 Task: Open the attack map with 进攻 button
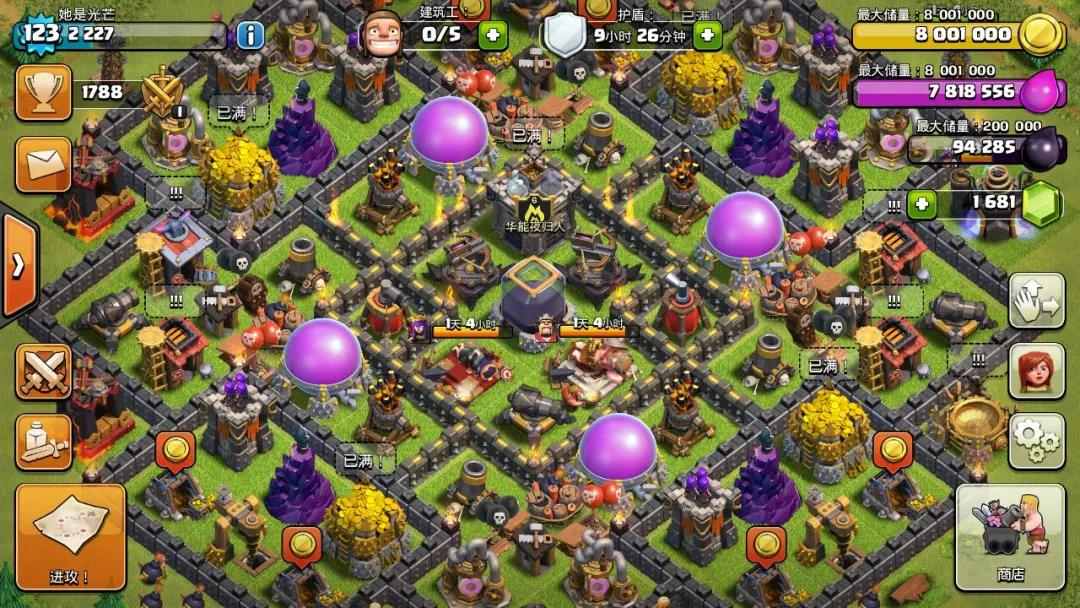point(70,537)
